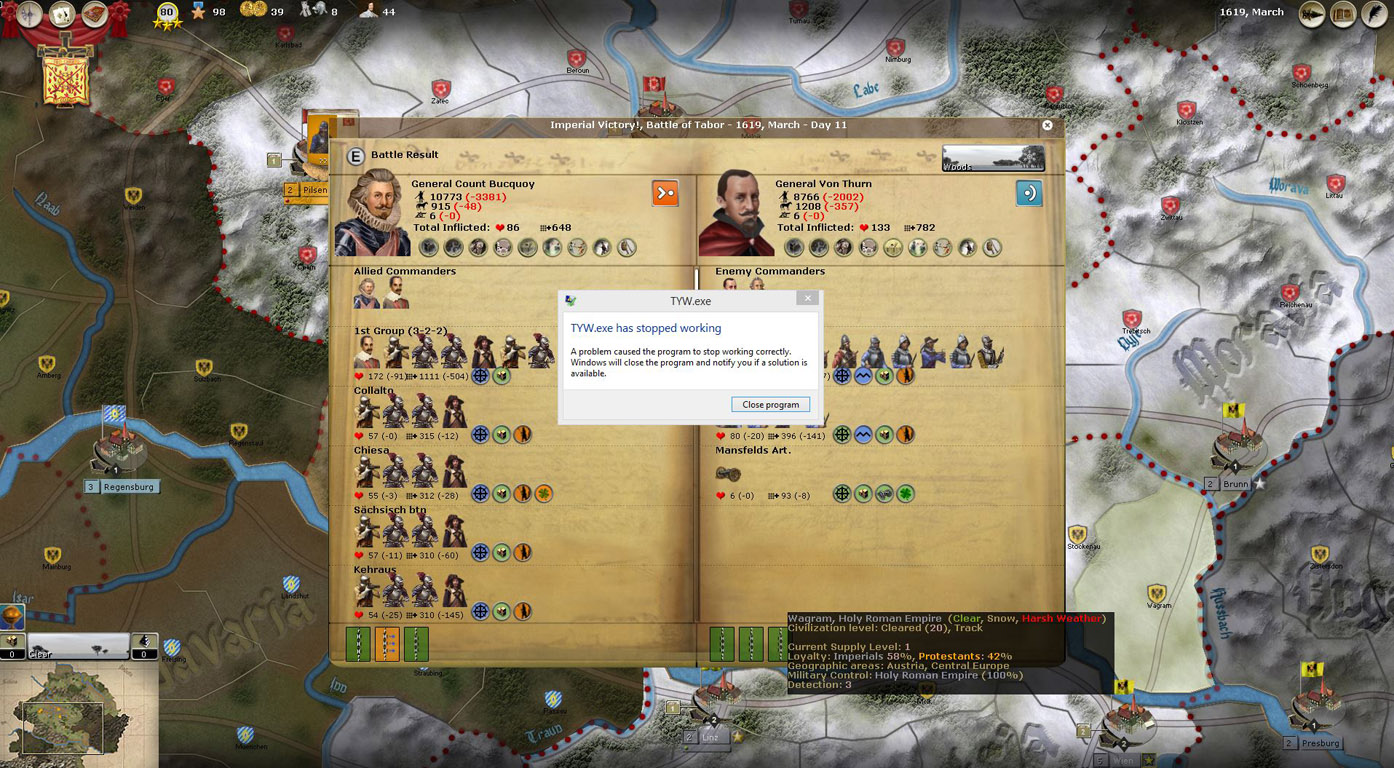This screenshot has width=1394, height=768.
Task: Select General Von Thurn's portrait
Action: click(735, 214)
